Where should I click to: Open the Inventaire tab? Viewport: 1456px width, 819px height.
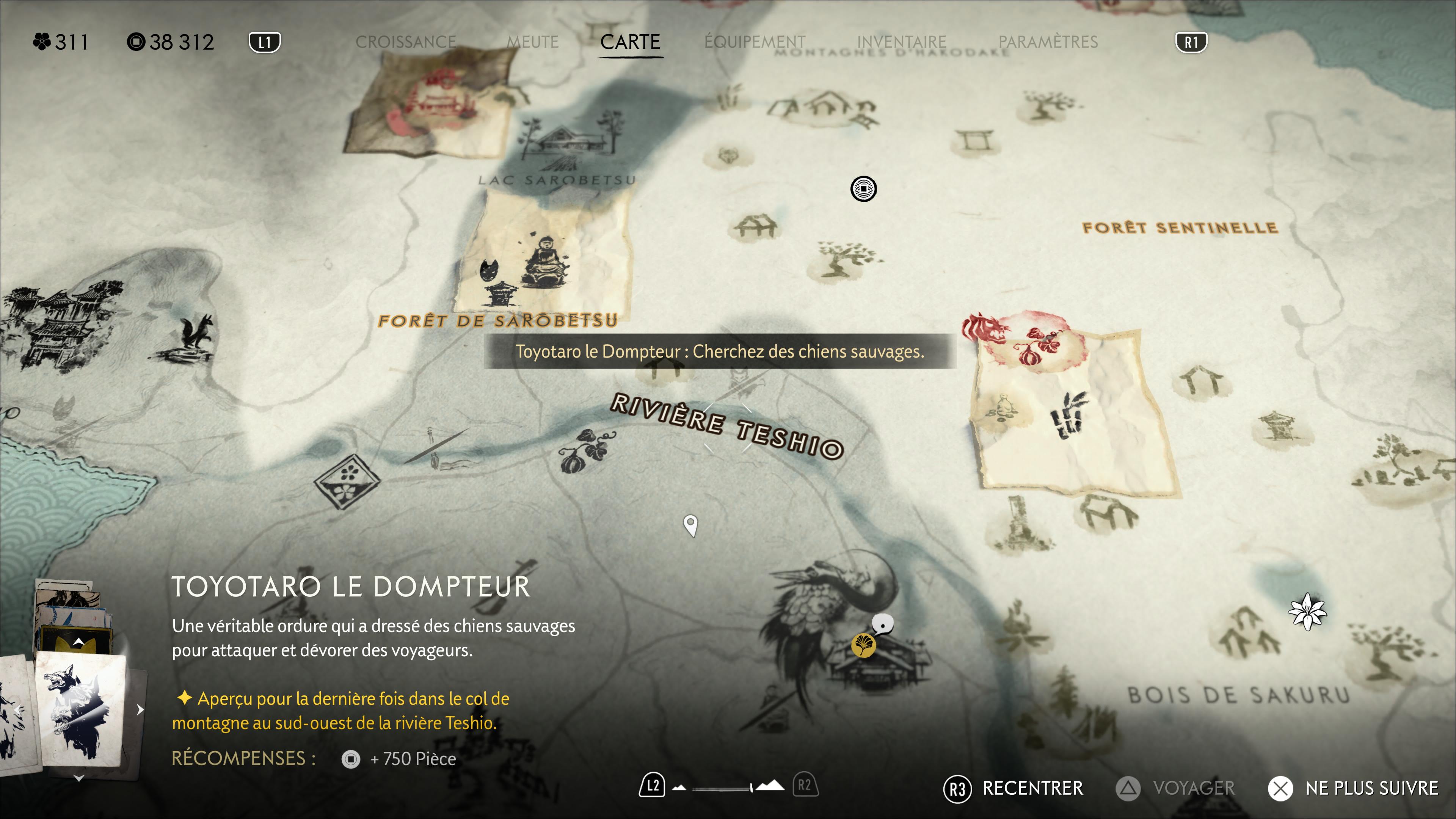point(902,42)
